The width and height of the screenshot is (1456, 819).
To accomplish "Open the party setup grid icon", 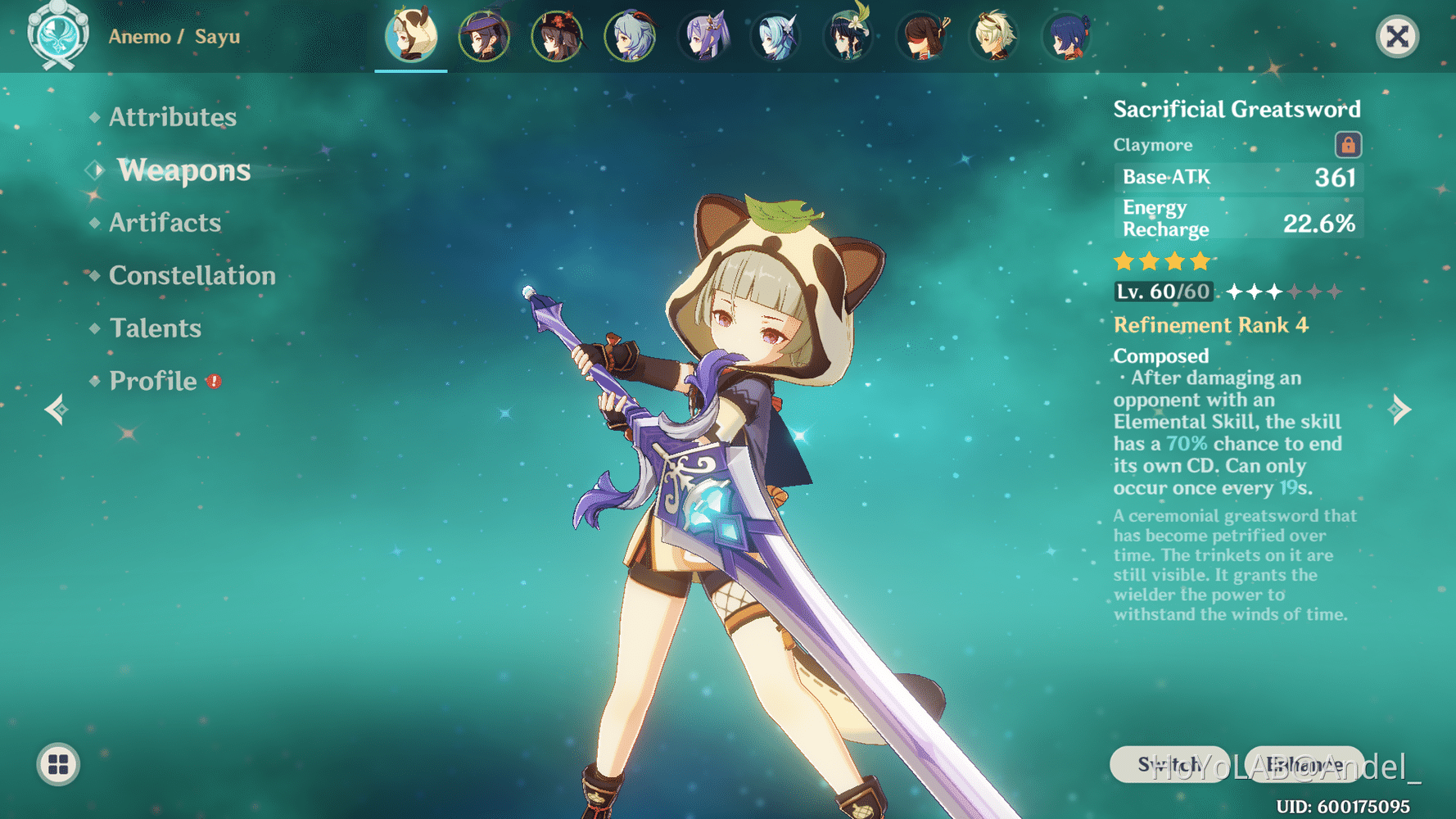I will tap(57, 766).
